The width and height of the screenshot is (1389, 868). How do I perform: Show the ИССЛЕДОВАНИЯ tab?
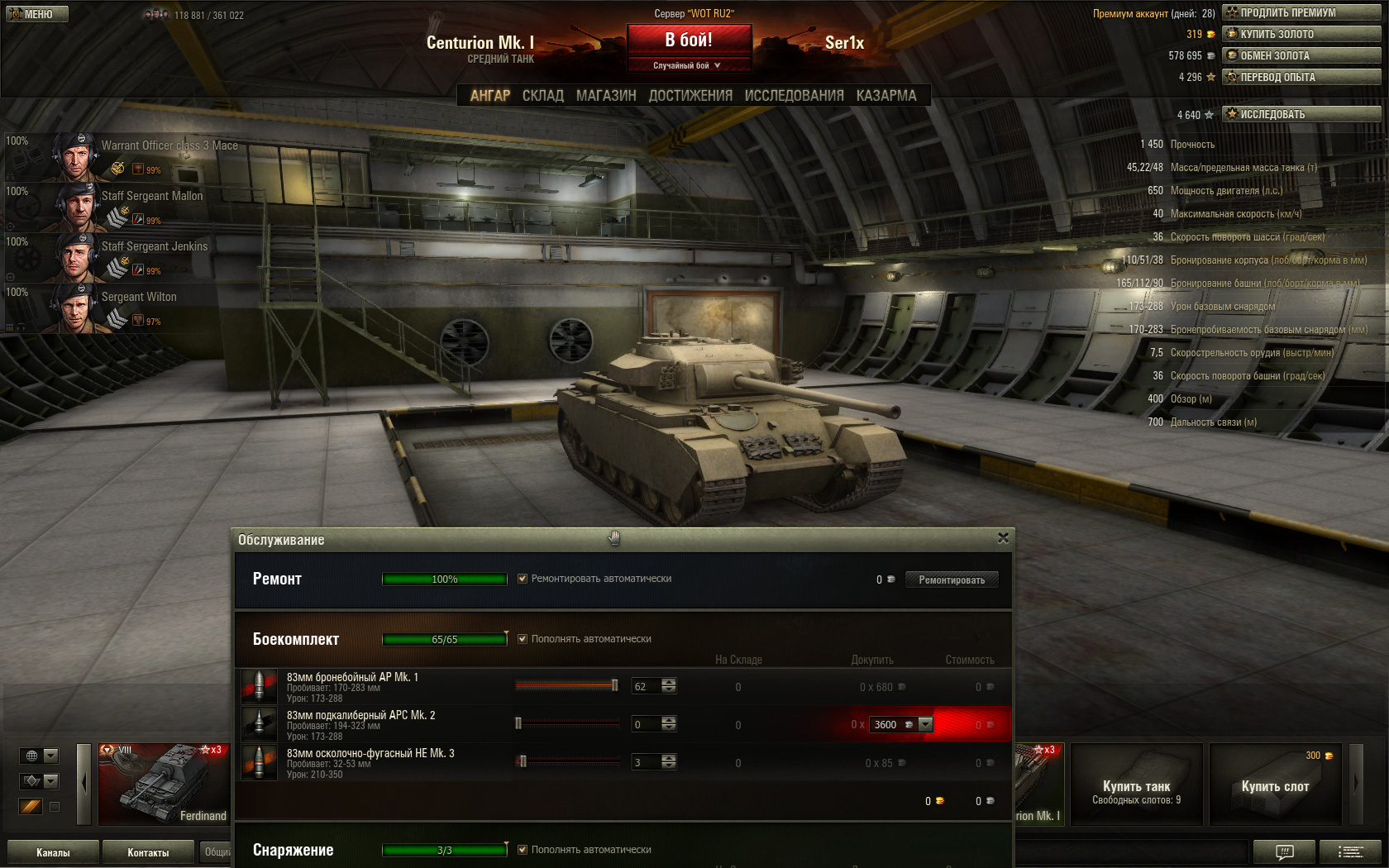pos(794,96)
